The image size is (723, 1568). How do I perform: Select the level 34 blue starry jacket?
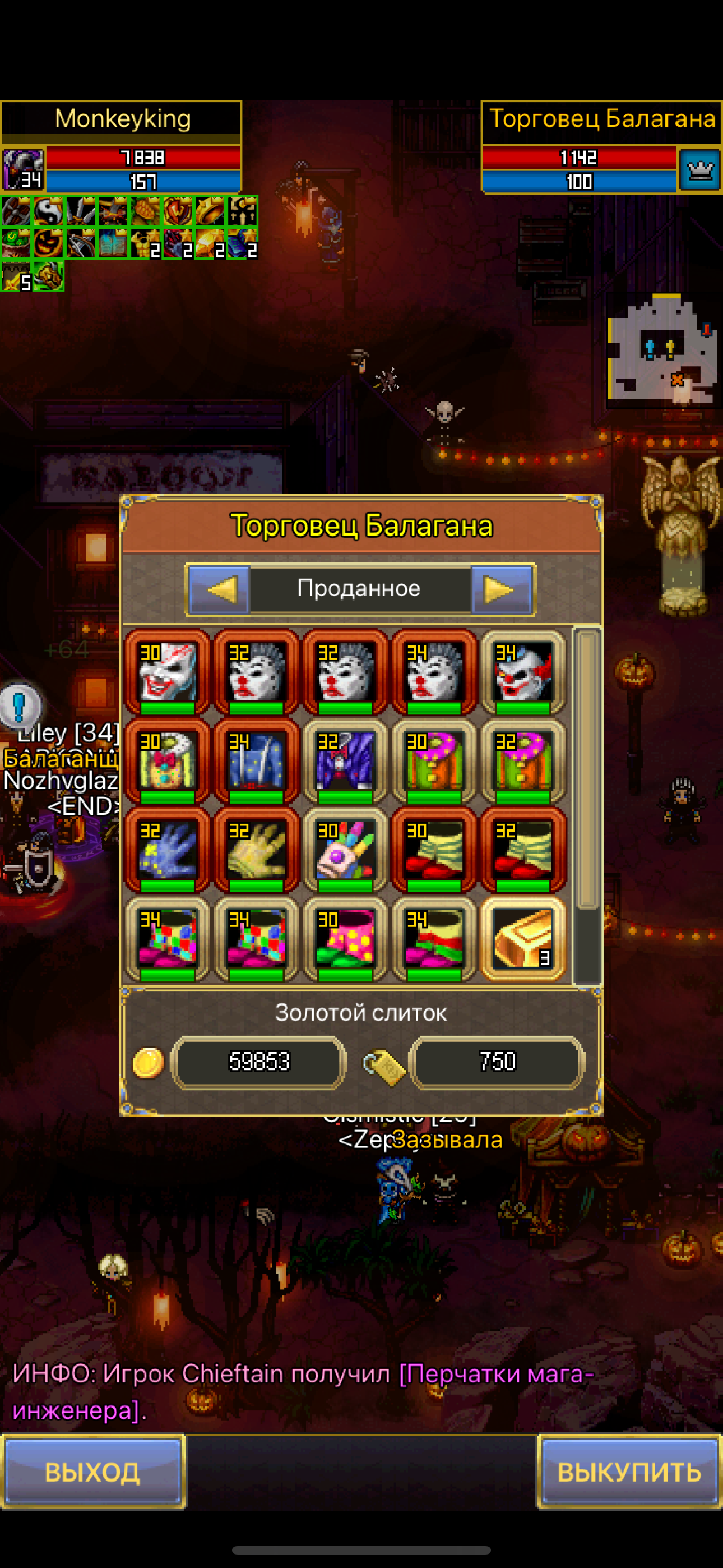pos(256,761)
